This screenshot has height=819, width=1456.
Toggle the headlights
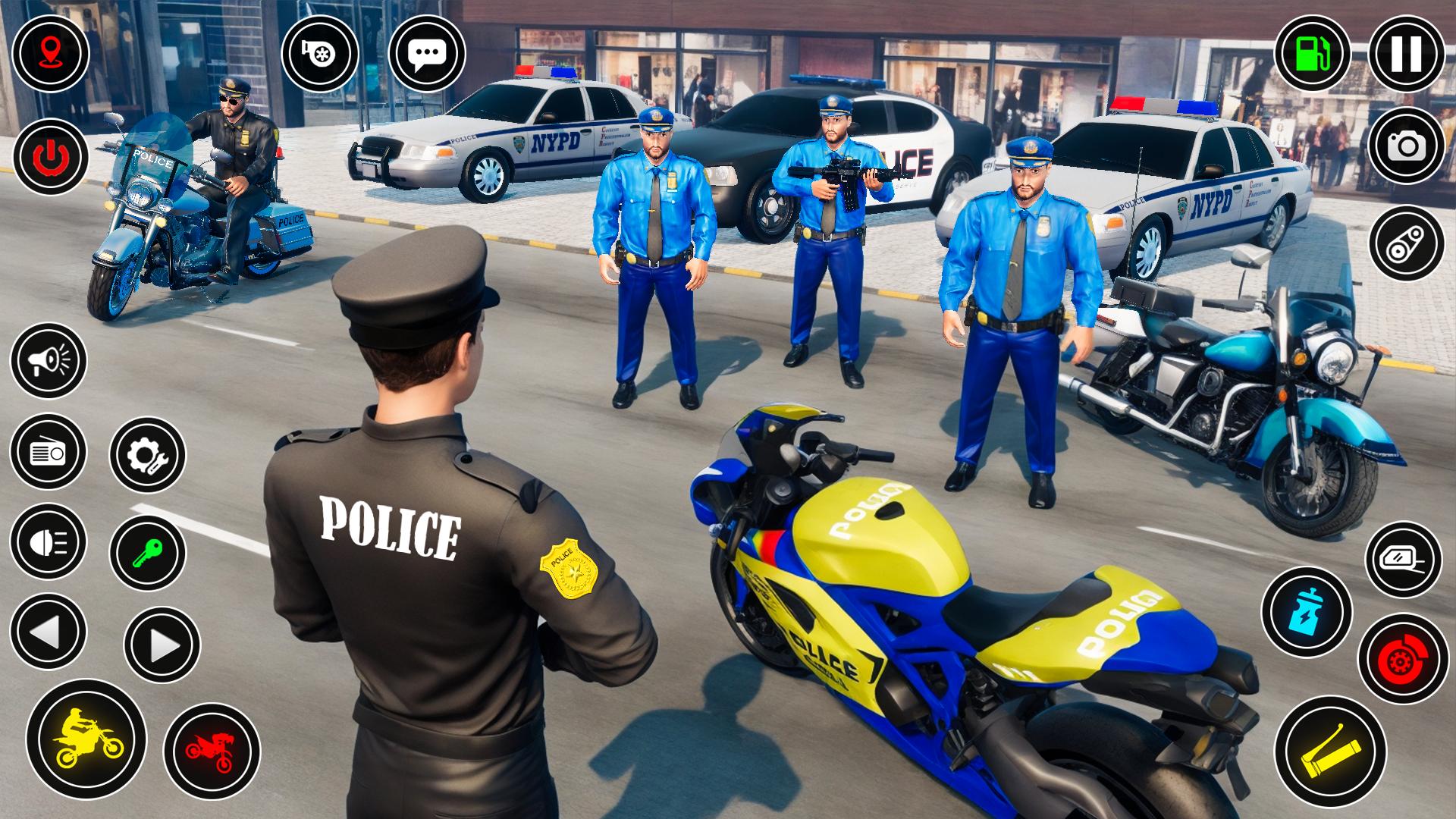click(49, 541)
